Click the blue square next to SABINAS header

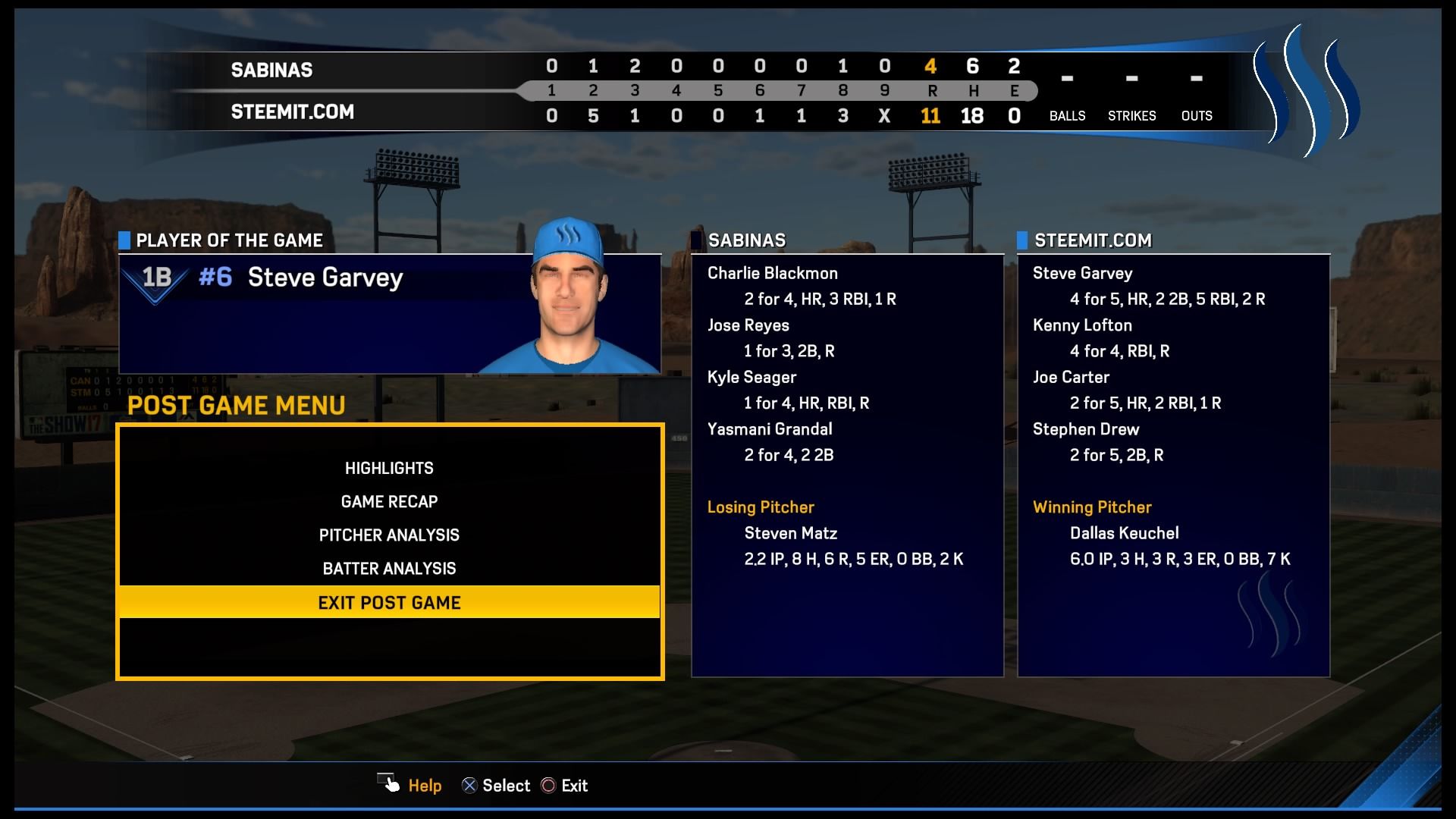pos(697,240)
